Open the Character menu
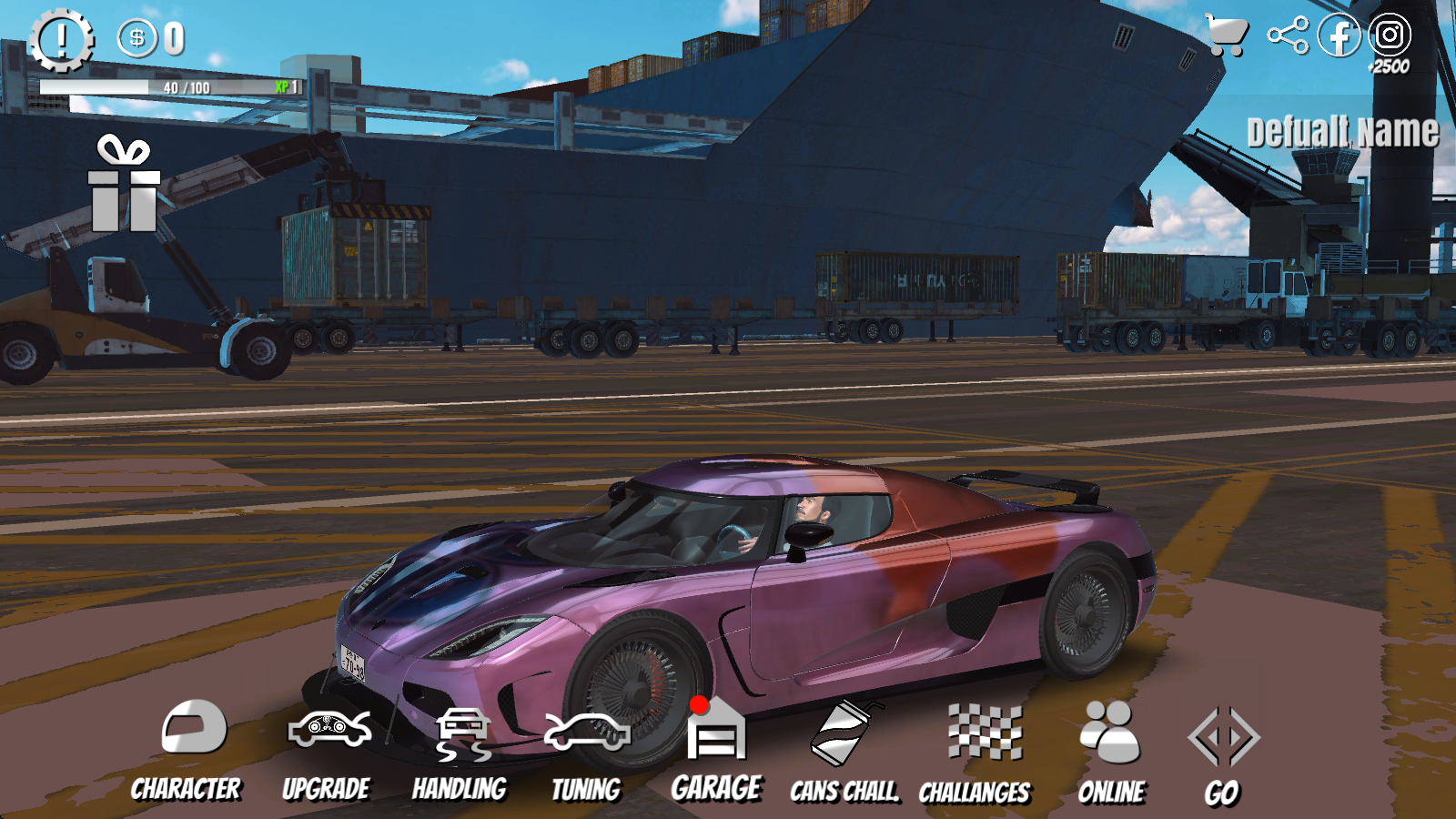 click(187, 750)
